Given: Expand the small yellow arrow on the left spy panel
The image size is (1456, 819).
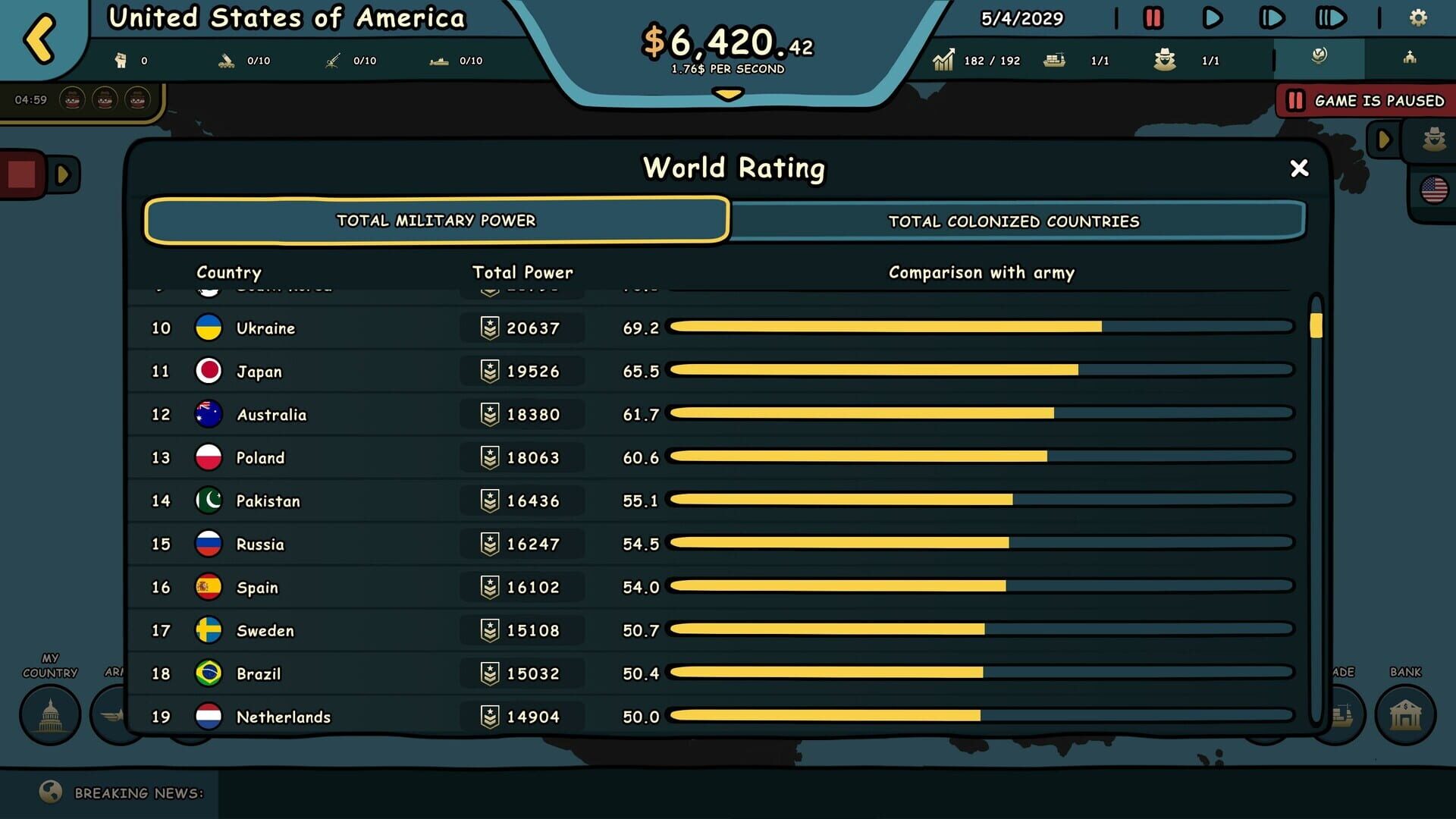Looking at the screenshot, I should [x=62, y=173].
